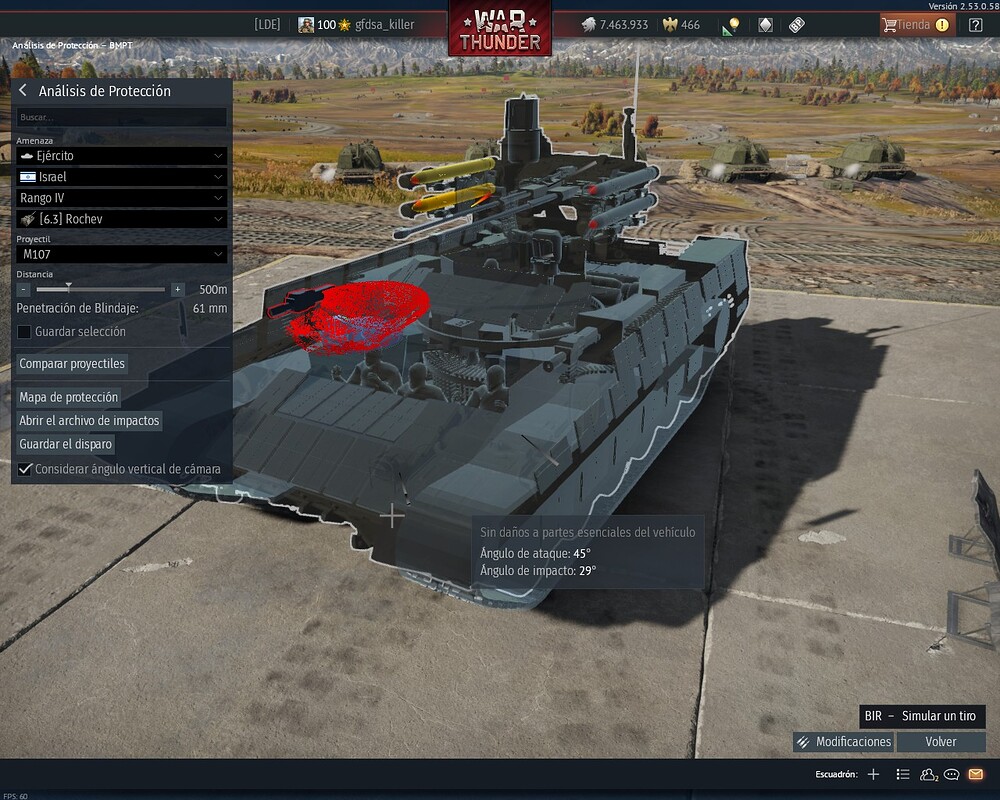Open the Israel nation dropdown
The width and height of the screenshot is (1000, 800).
point(122,177)
